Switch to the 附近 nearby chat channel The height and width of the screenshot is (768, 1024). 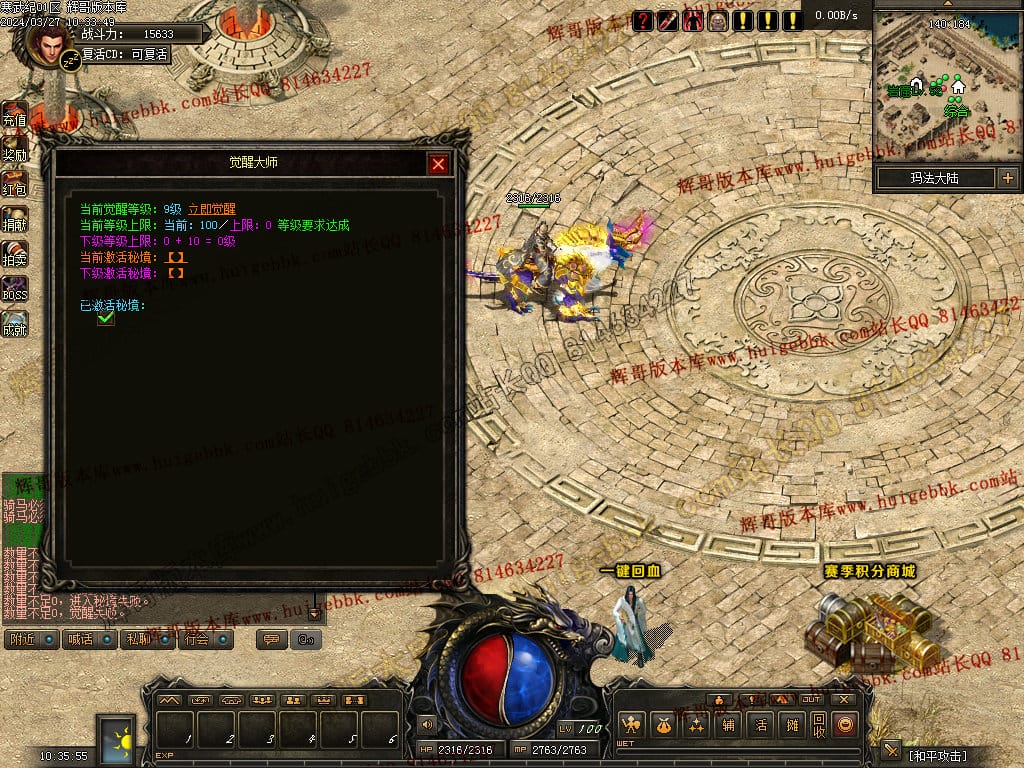(31, 639)
